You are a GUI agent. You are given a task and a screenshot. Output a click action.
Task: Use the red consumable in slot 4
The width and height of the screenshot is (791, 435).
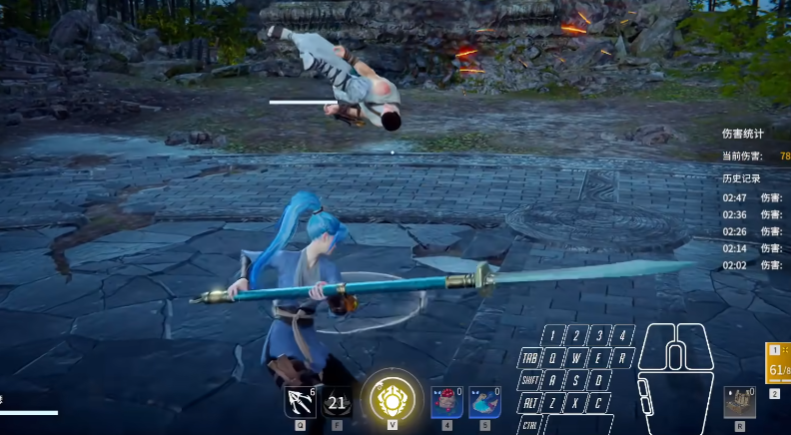tap(446, 402)
